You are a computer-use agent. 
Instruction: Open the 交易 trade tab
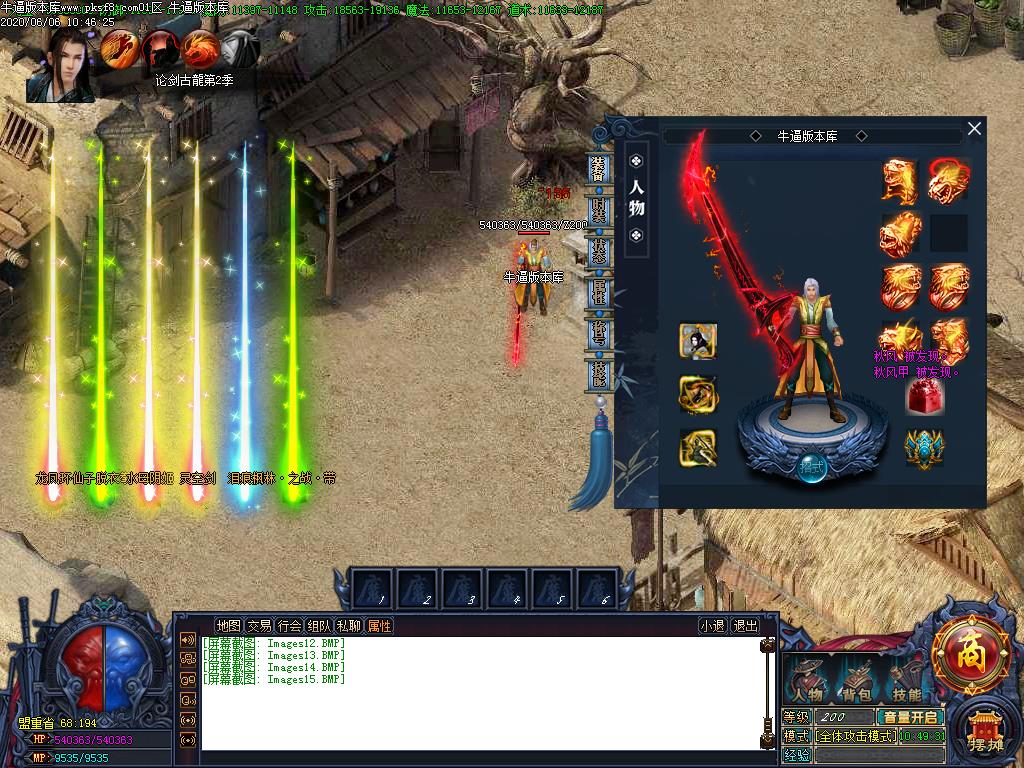pyautogui.click(x=259, y=626)
